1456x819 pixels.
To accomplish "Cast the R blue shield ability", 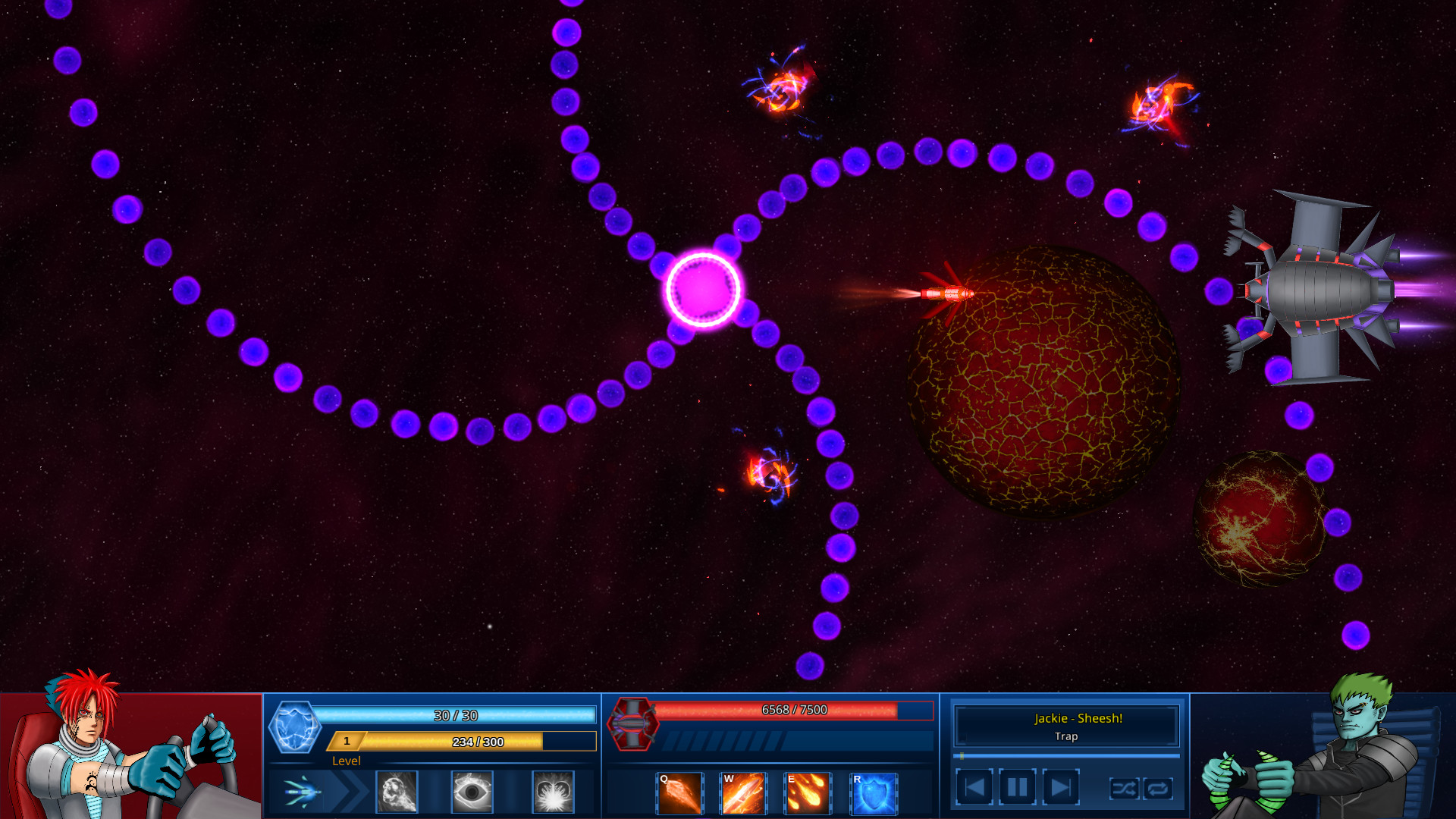I will click(x=873, y=793).
